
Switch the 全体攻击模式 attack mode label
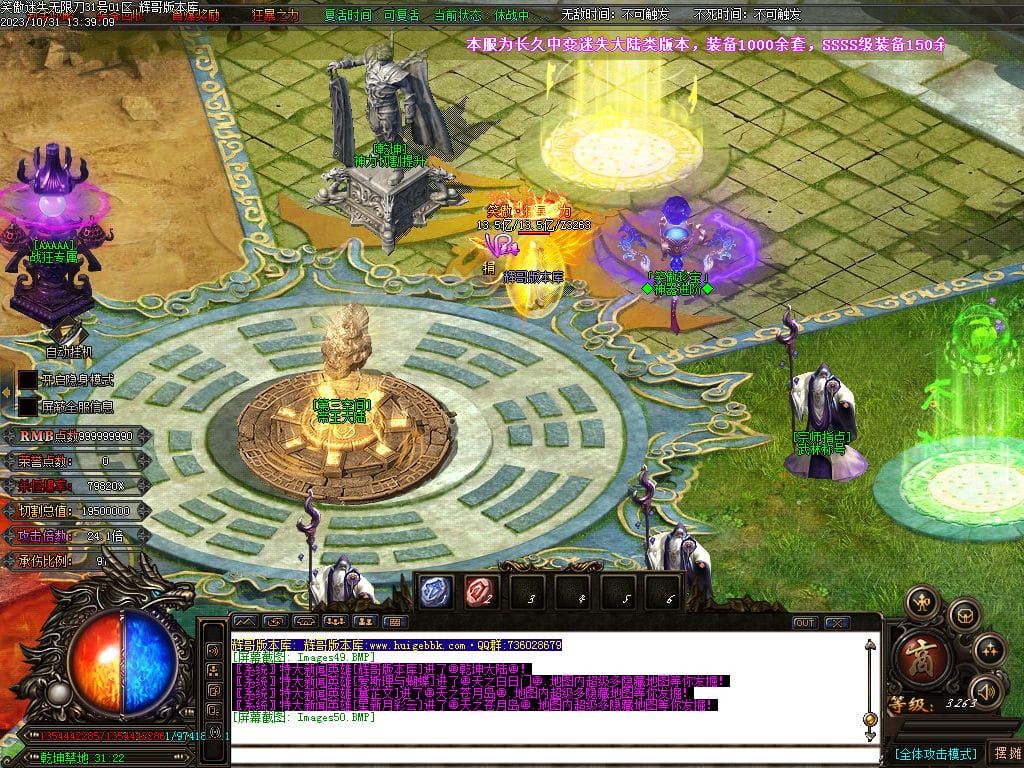934,753
